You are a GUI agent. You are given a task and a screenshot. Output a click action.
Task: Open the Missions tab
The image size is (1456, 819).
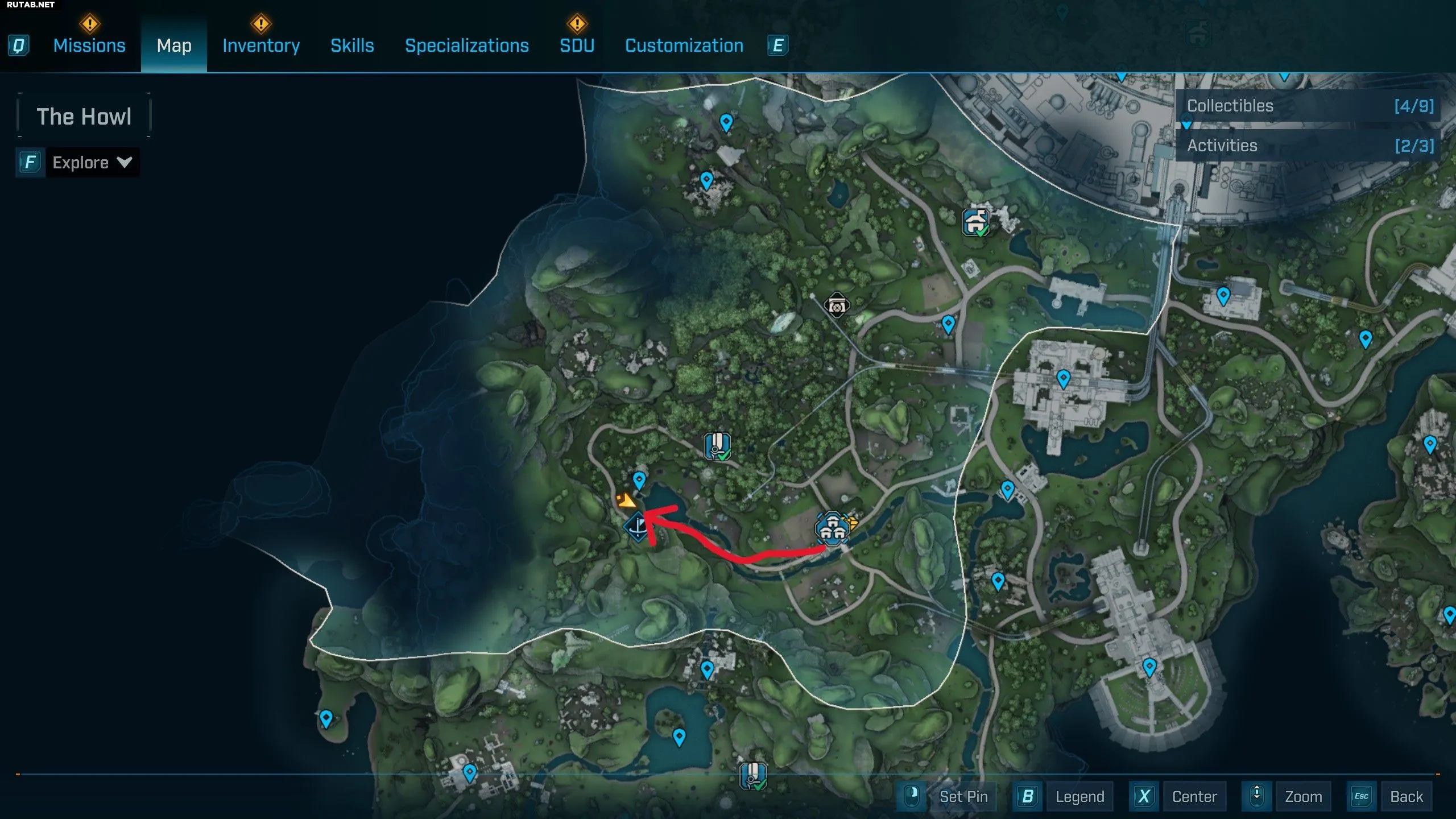[89, 45]
